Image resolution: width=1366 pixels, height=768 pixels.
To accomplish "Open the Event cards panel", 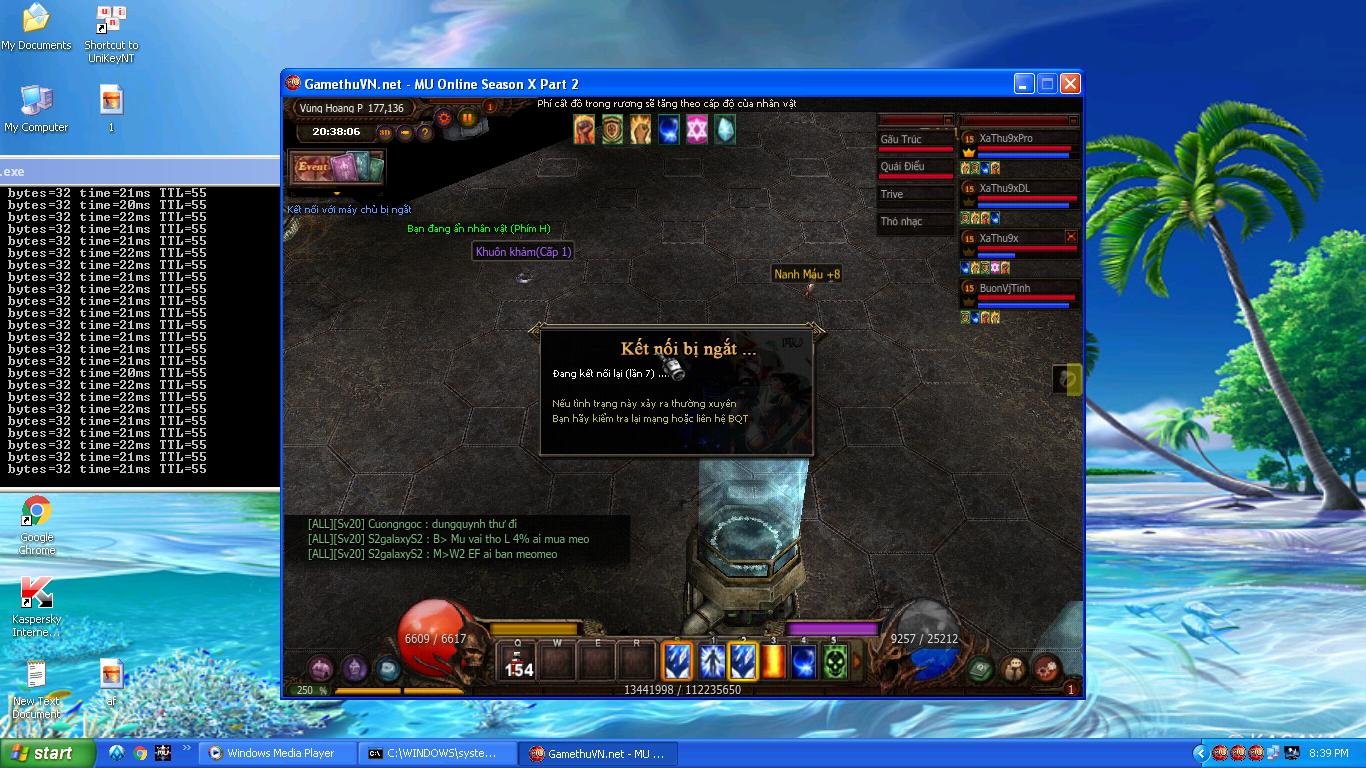I will click(336, 168).
